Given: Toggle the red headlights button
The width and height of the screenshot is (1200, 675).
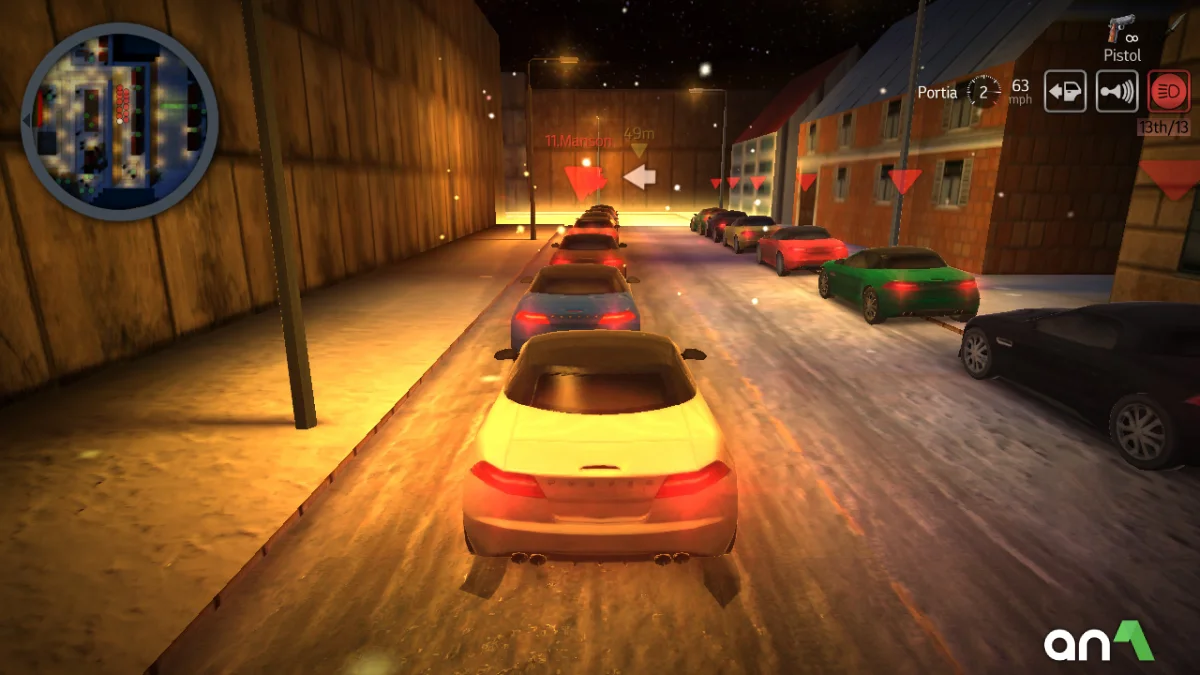Looking at the screenshot, I should click(x=1168, y=92).
